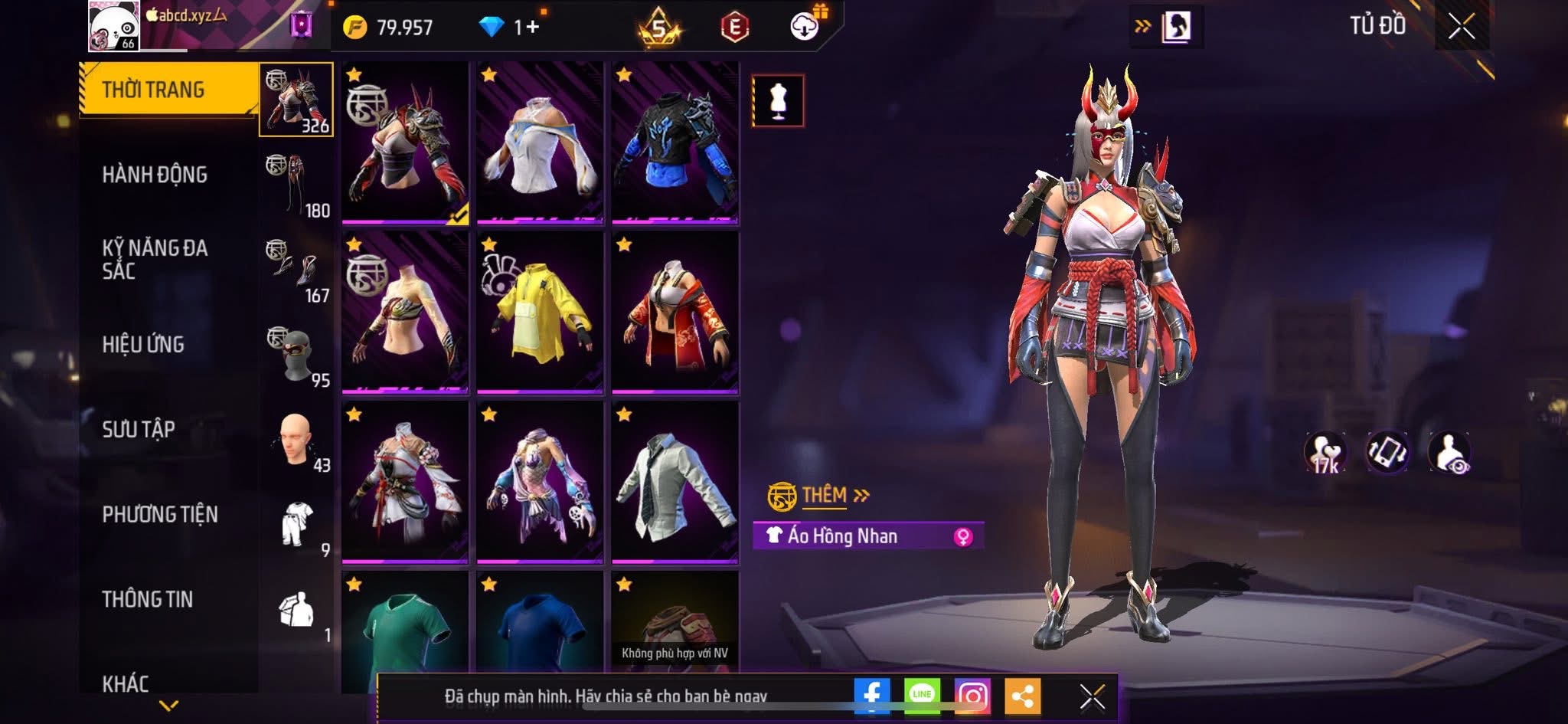1568x724 pixels.
Task: Share the screenshot via the LINE button
Action: pos(923,696)
